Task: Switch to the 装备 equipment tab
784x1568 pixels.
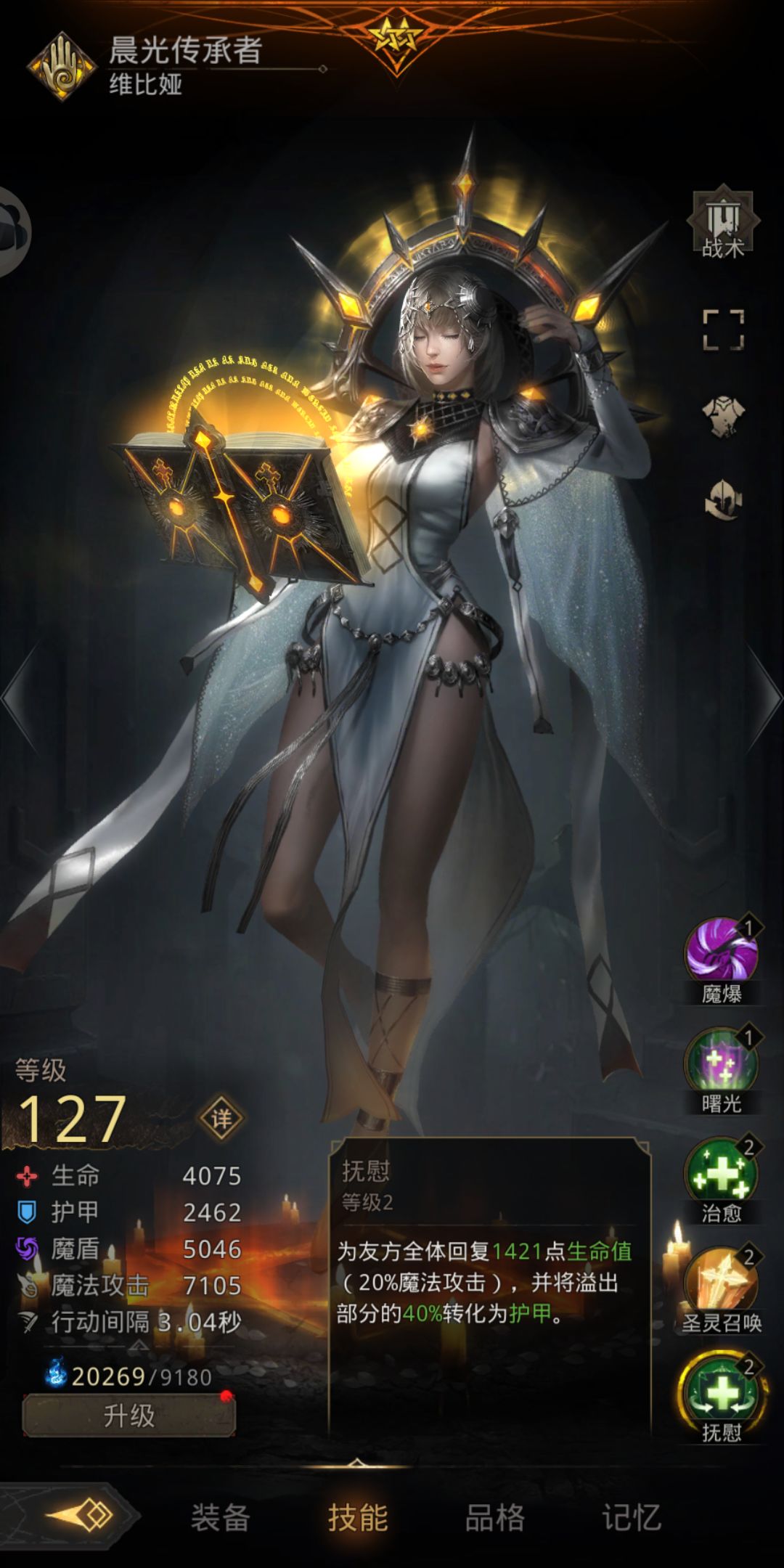Action: click(220, 1517)
